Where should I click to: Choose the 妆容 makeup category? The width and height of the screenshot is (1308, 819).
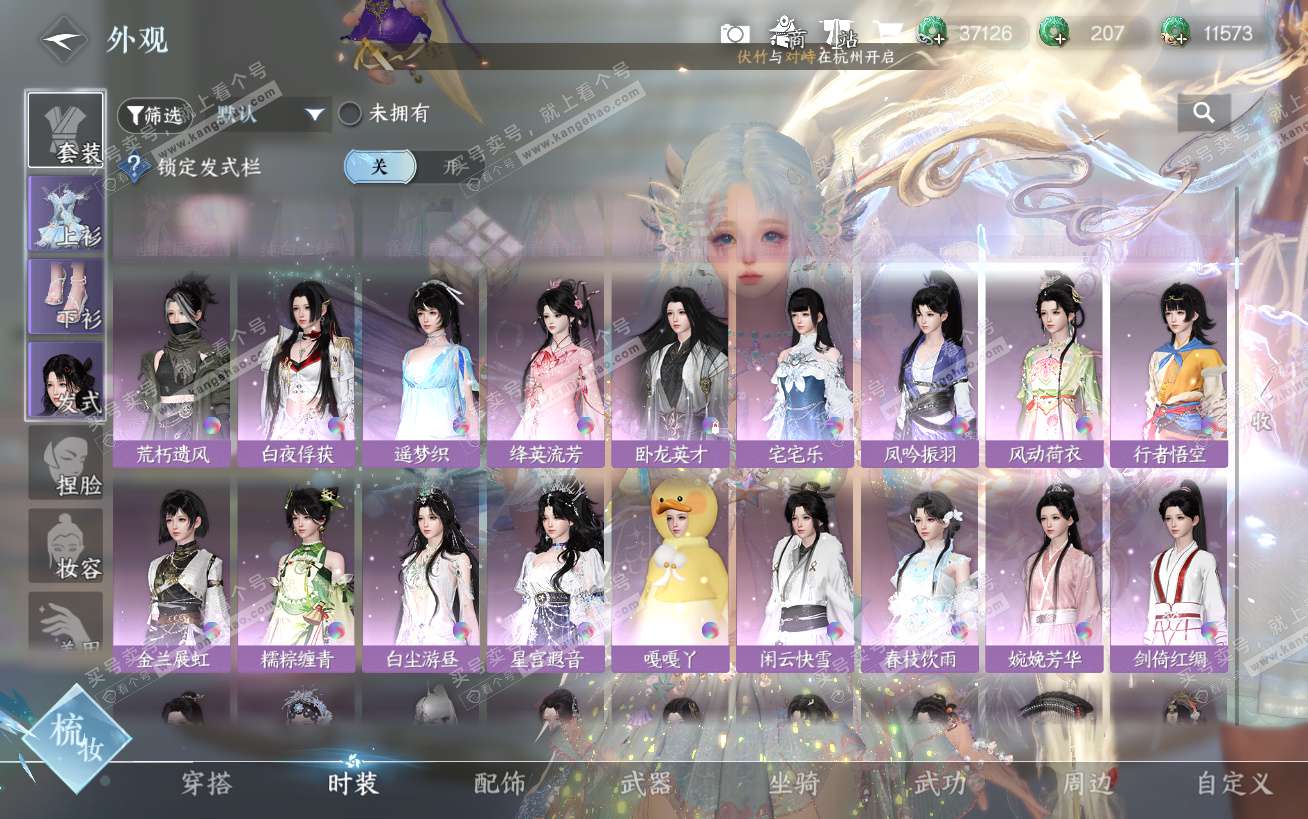(x=66, y=546)
